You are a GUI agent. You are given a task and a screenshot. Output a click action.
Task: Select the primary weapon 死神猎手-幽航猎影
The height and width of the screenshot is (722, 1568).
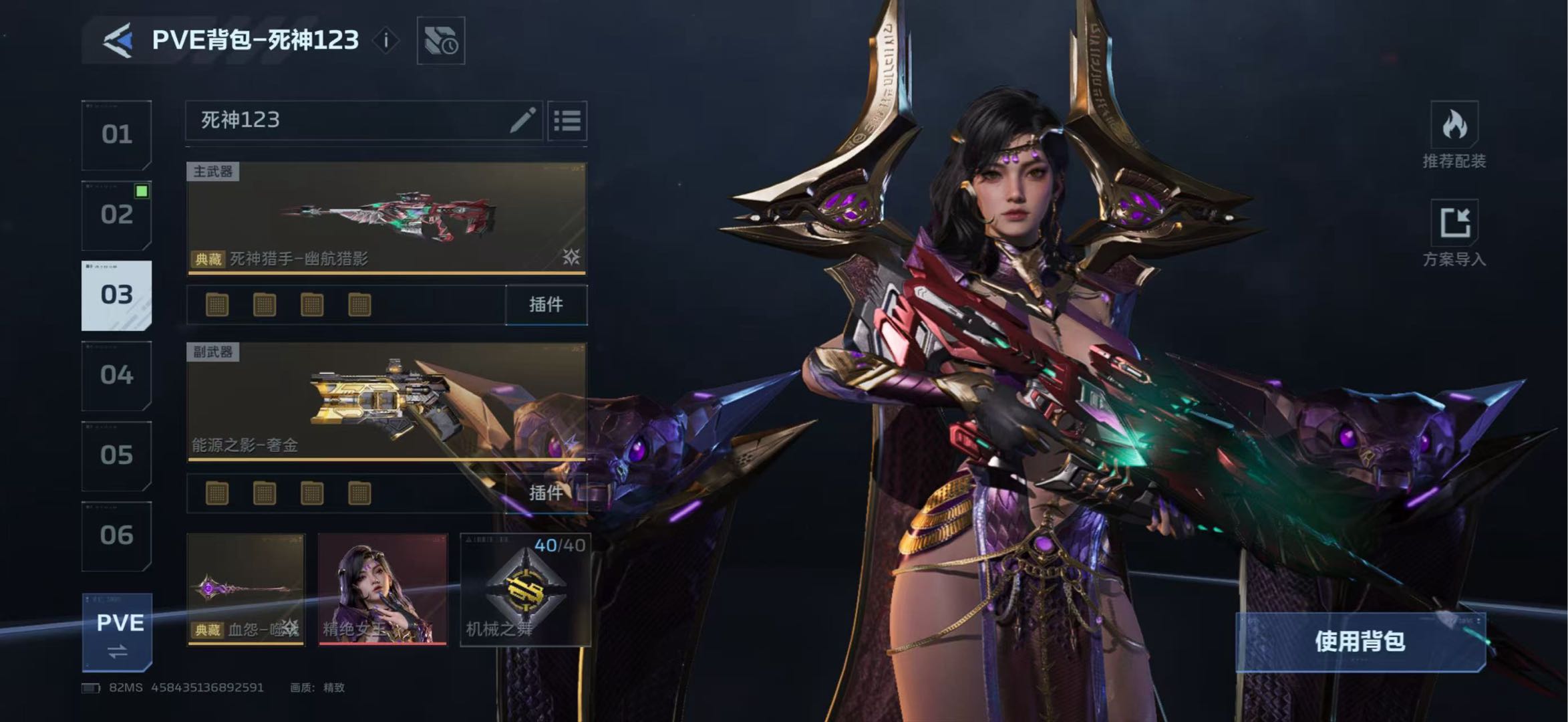(x=386, y=218)
